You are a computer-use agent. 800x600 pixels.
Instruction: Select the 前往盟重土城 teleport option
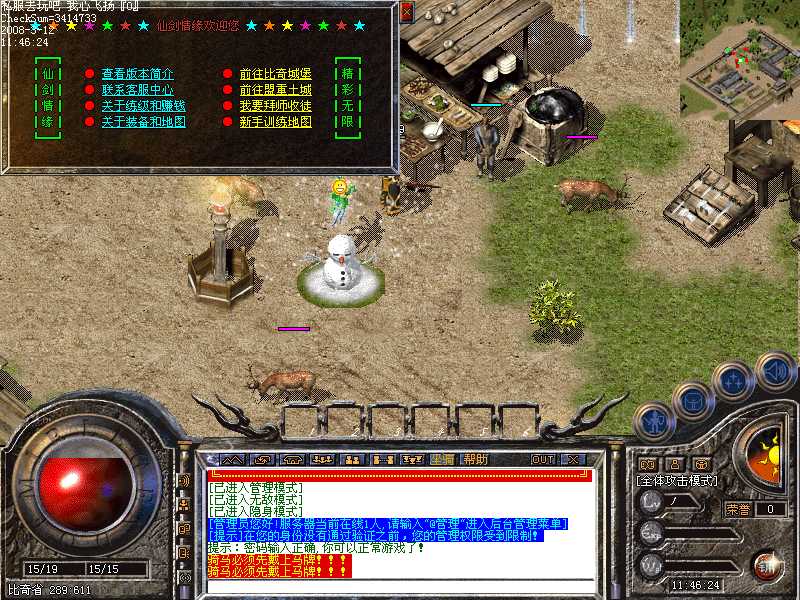tap(275, 90)
